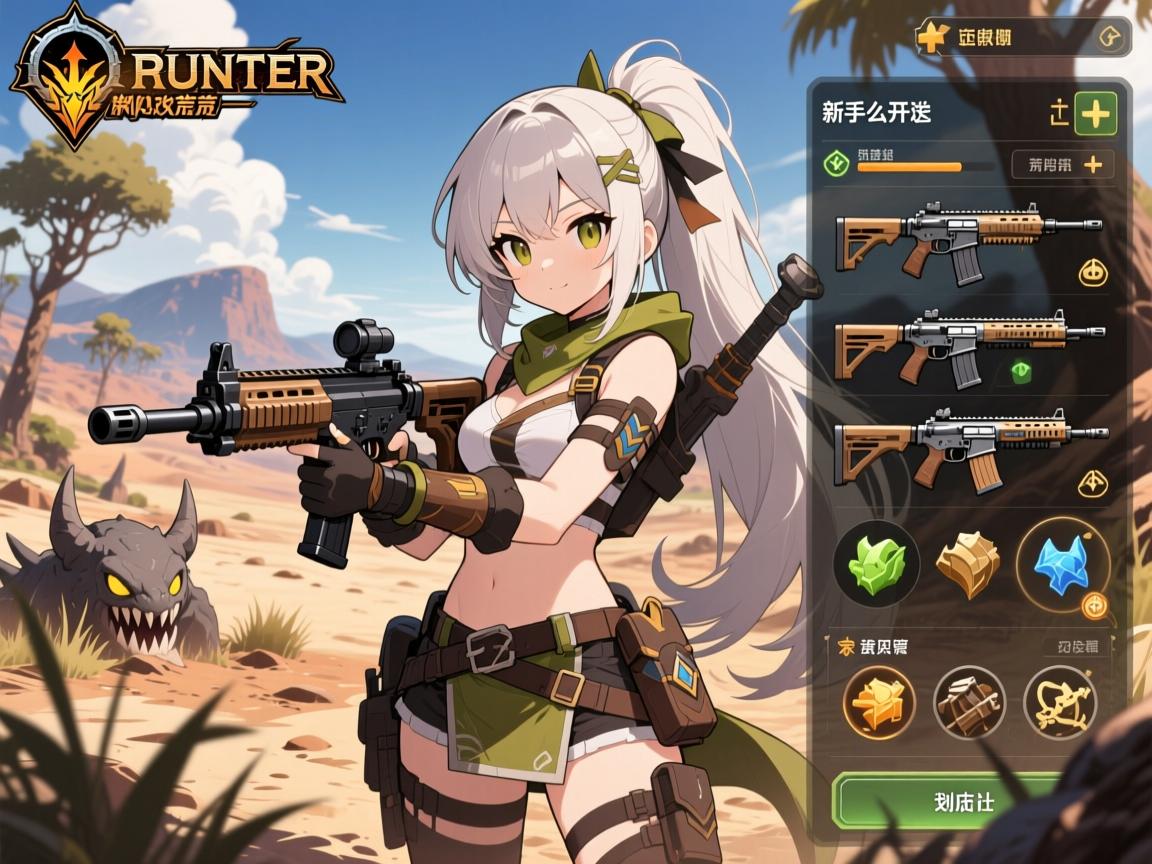Select the gold ore chunk icon

(967, 564)
